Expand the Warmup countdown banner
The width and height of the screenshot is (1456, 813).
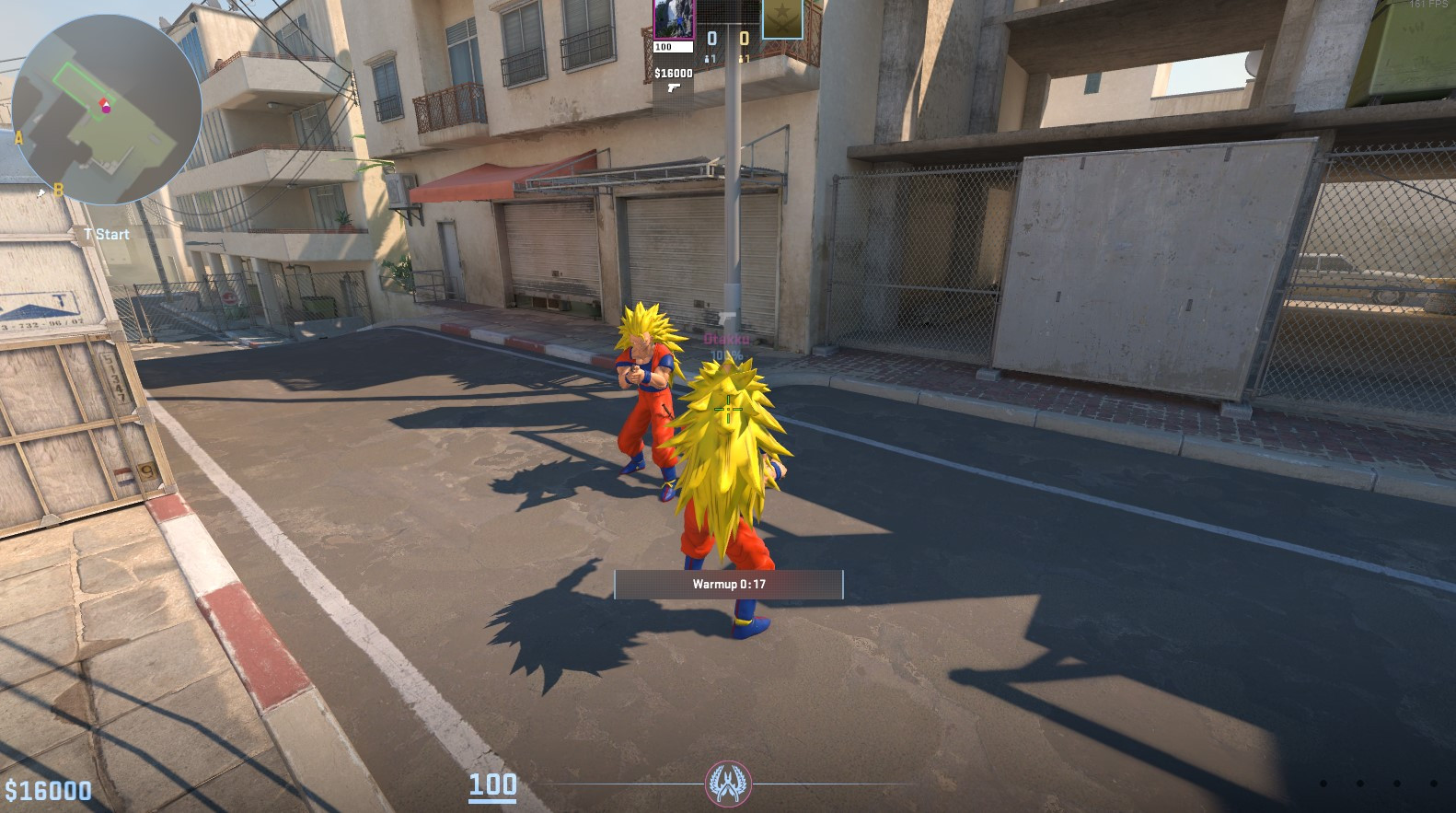click(727, 584)
